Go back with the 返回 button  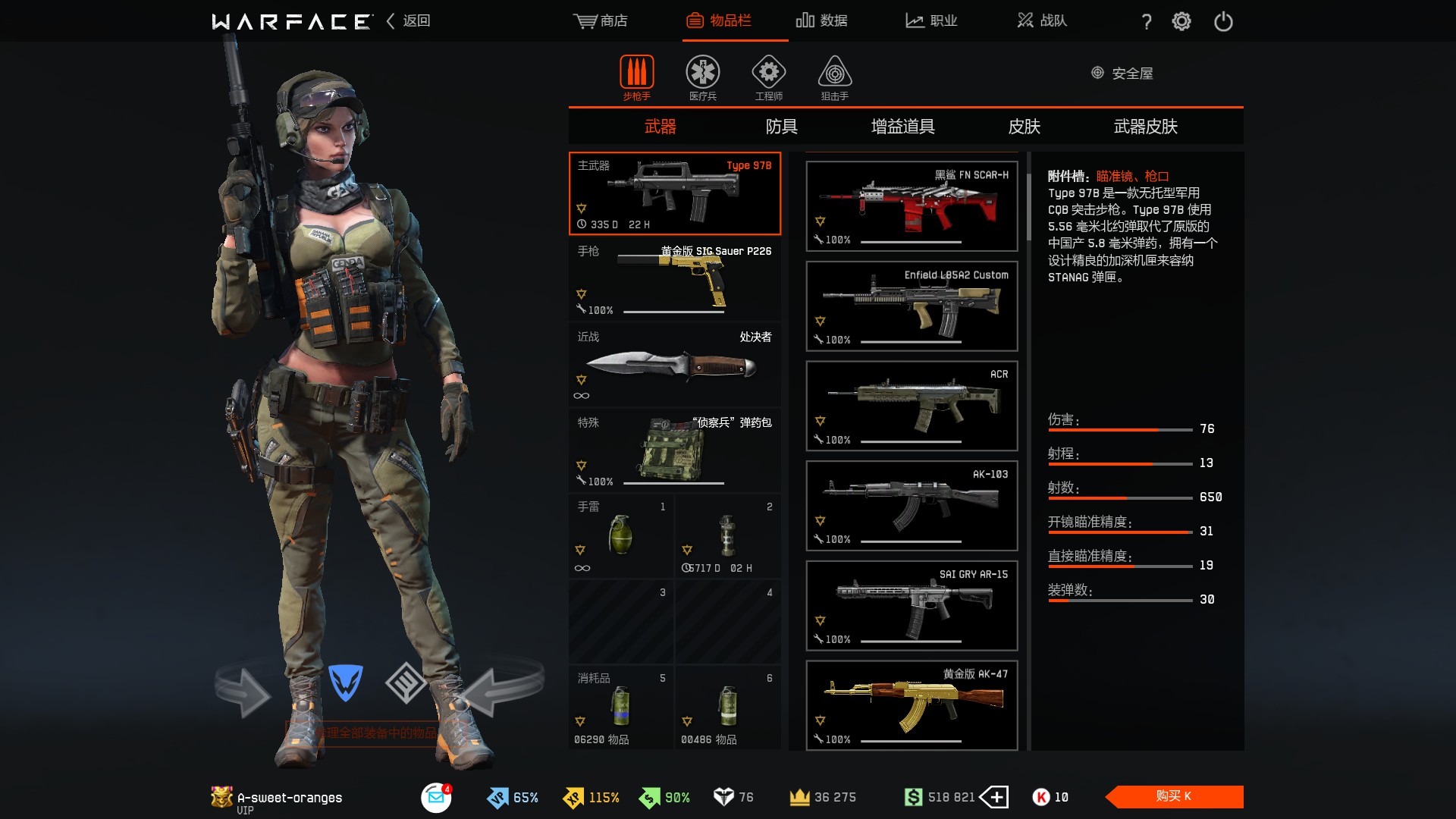pos(409,20)
